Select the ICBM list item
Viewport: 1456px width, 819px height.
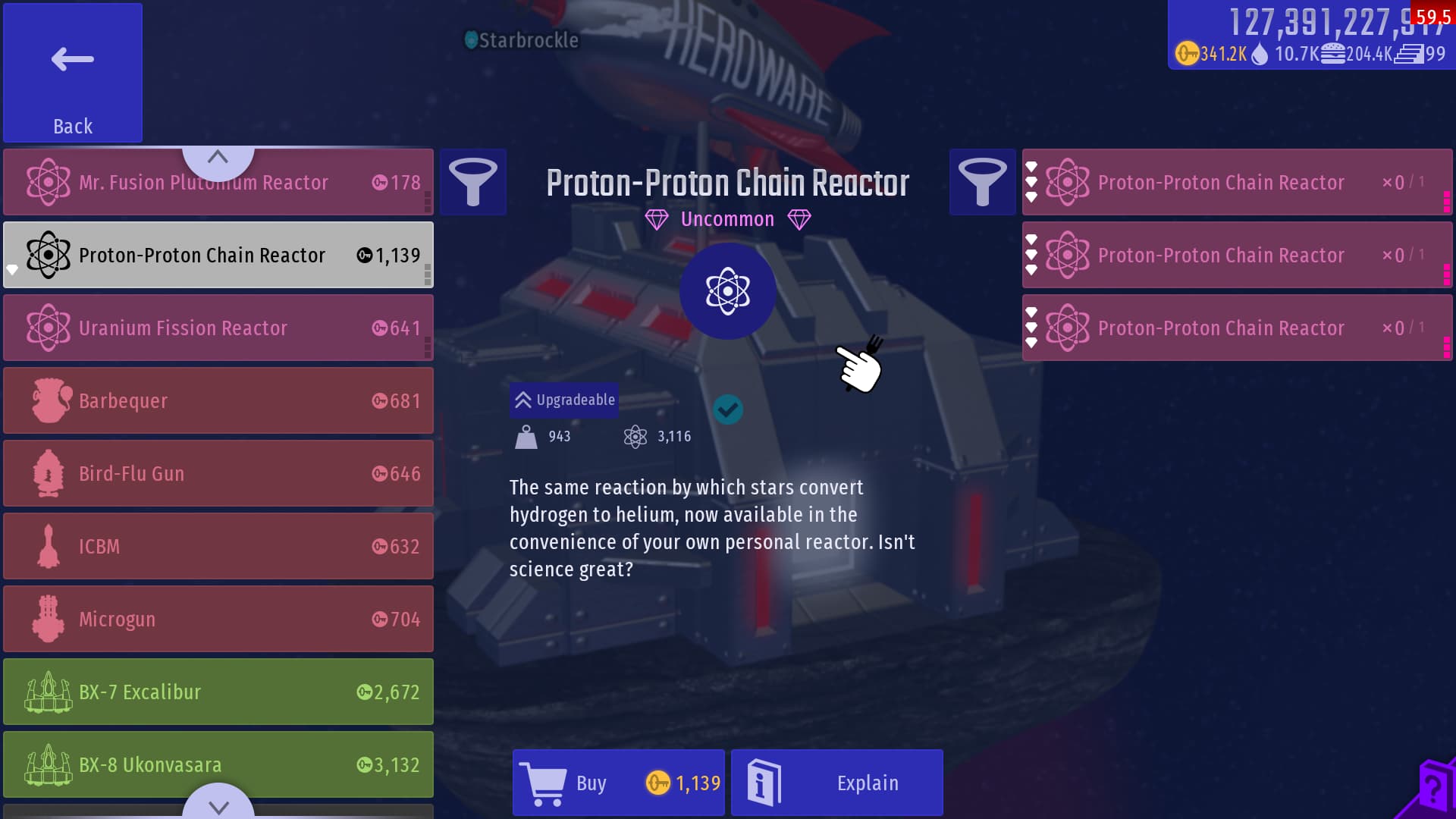[218, 546]
